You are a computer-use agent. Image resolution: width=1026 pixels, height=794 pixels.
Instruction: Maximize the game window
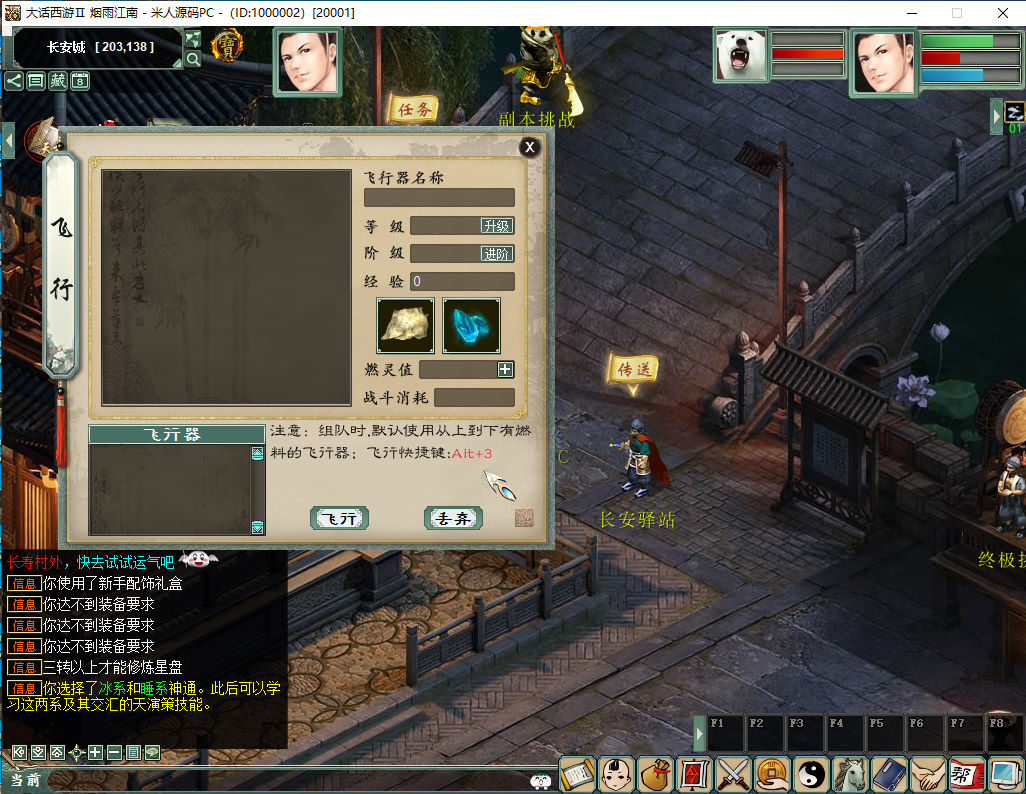[956, 13]
